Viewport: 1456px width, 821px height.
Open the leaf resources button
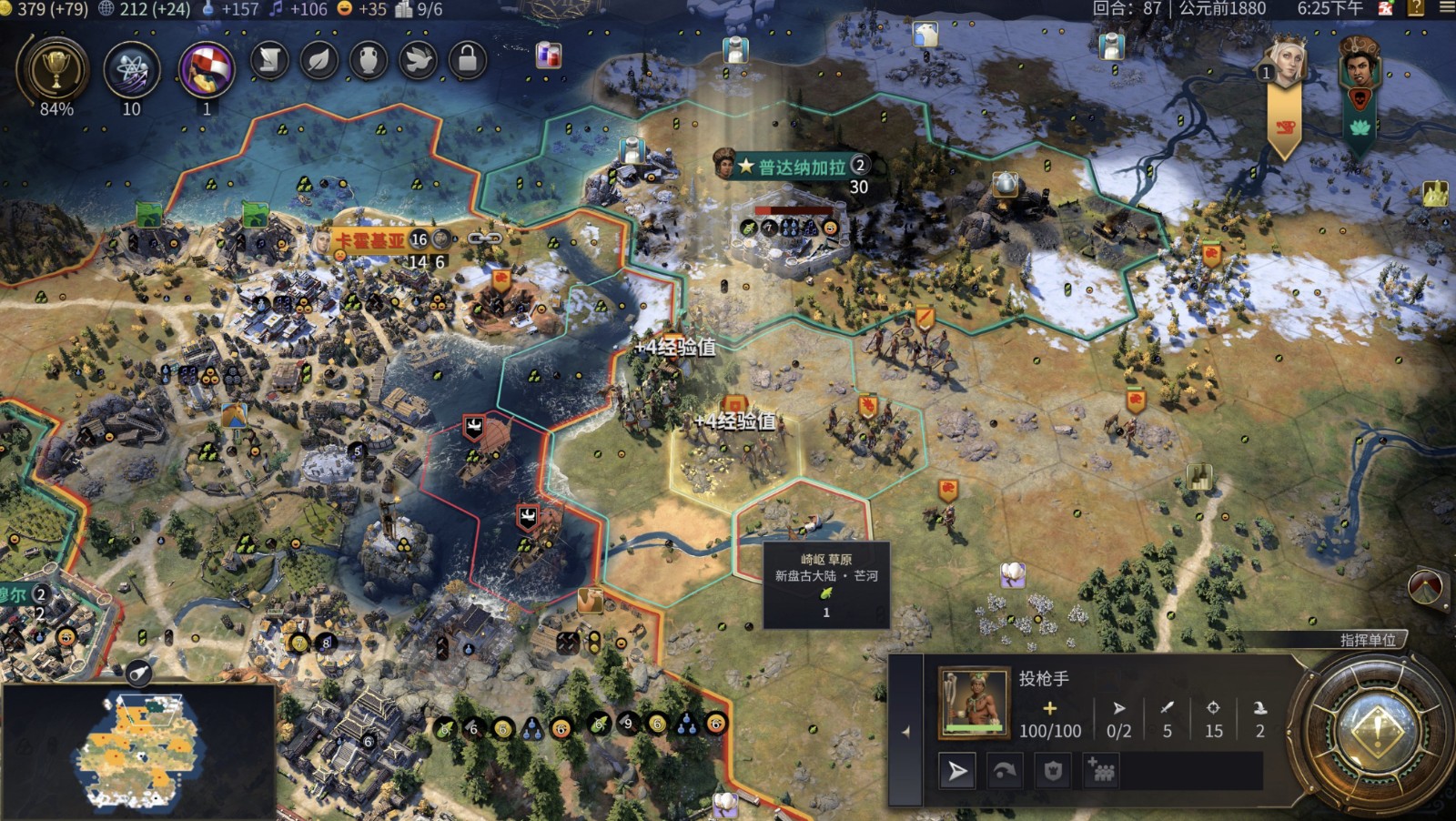tap(319, 60)
